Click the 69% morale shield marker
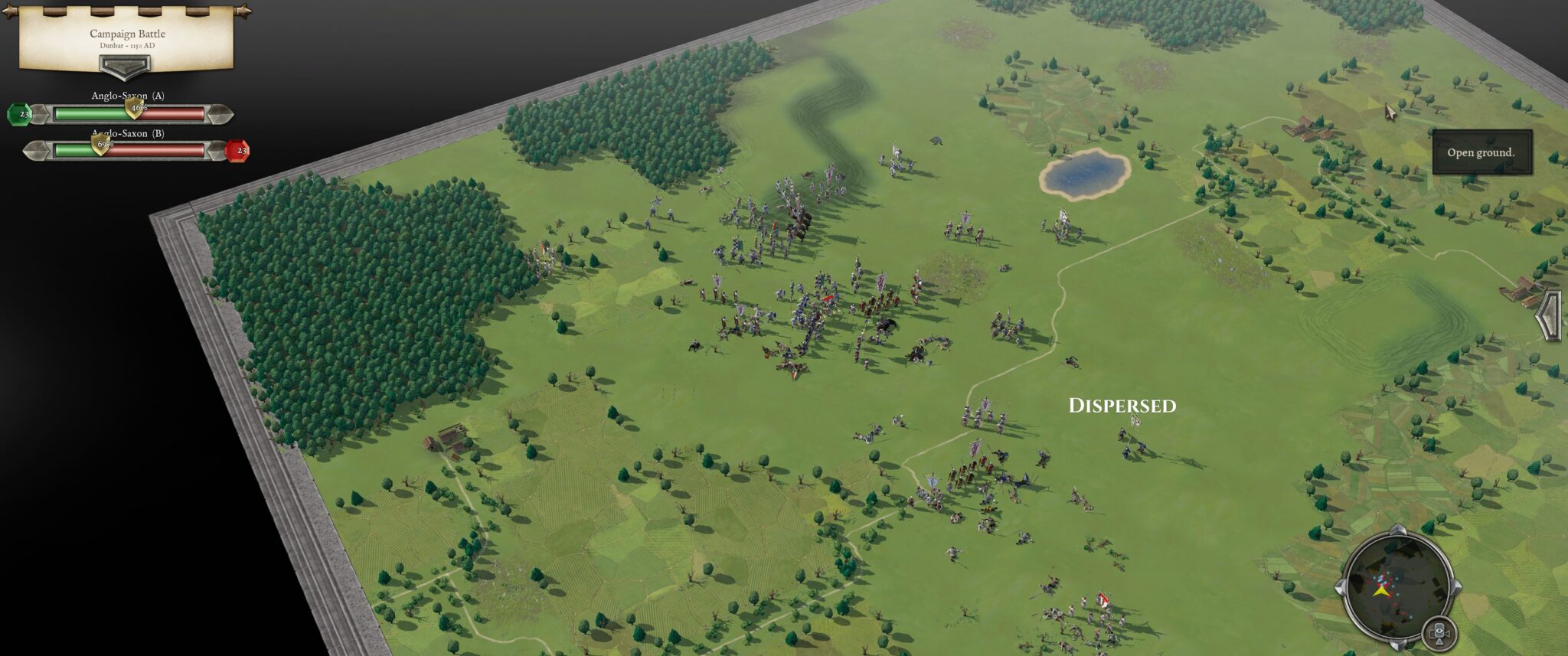The height and width of the screenshot is (656, 1568). point(100,146)
